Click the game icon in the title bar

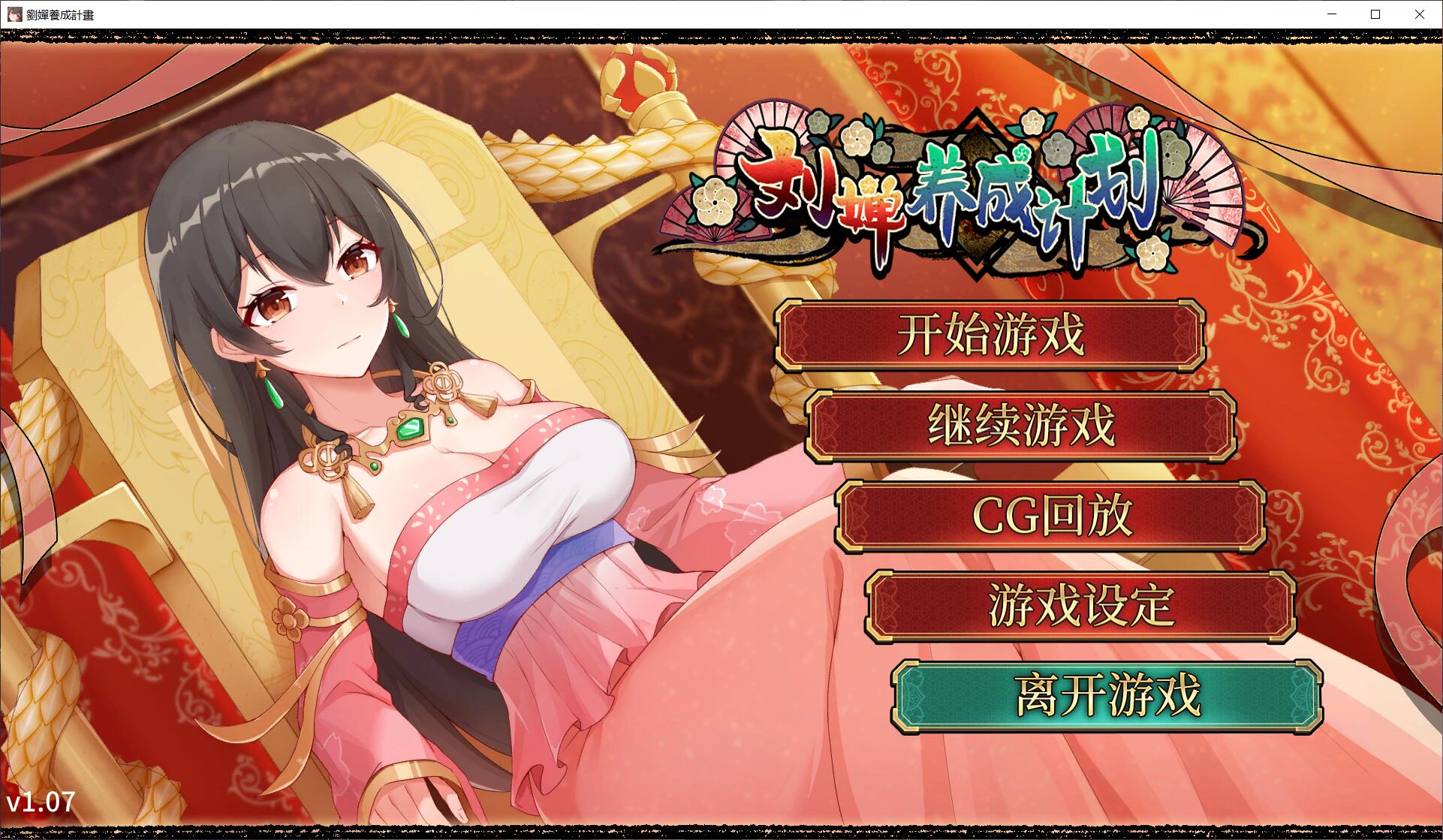coord(14,14)
